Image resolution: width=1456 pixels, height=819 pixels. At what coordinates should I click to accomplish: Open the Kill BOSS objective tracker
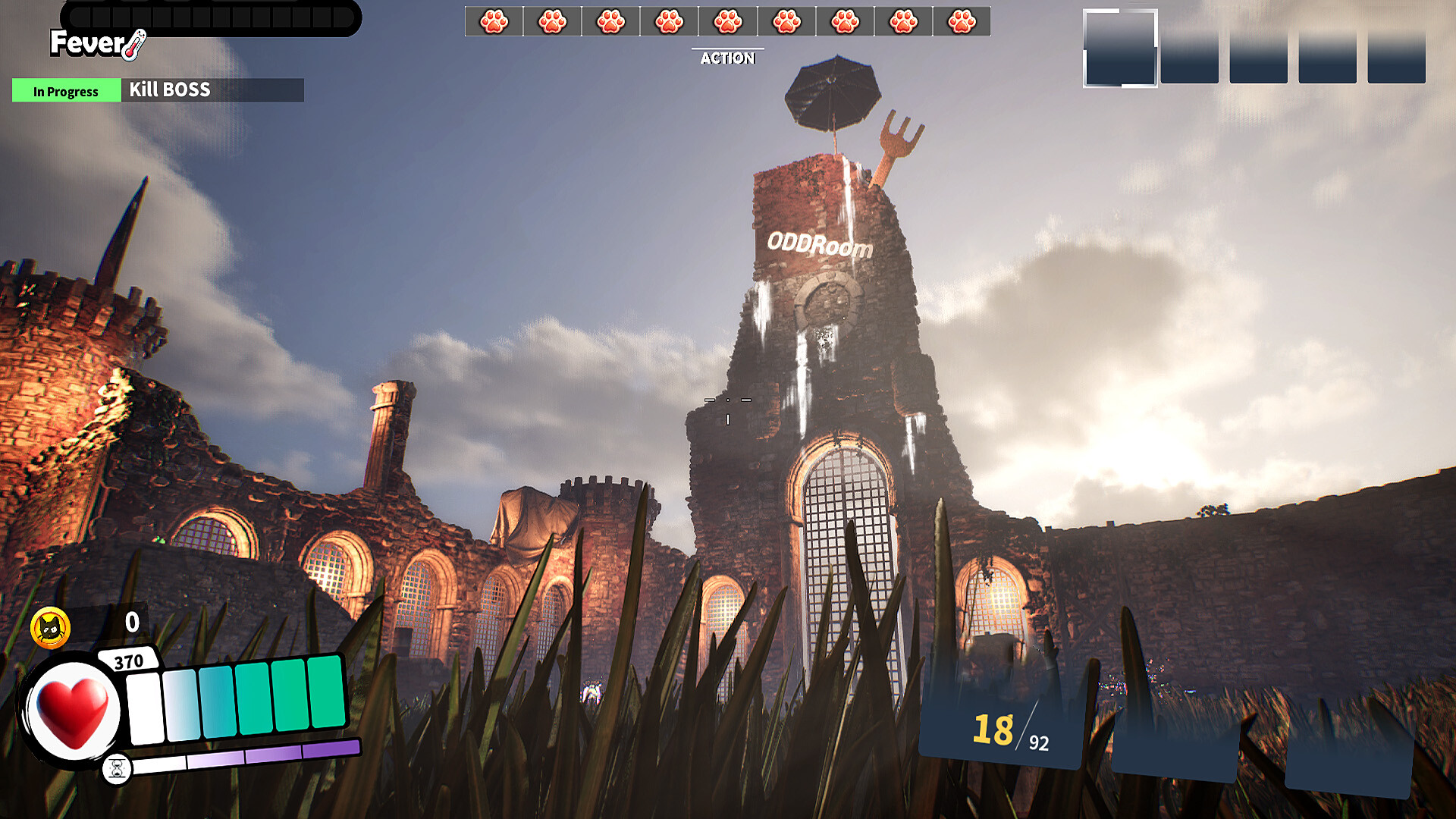168,90
